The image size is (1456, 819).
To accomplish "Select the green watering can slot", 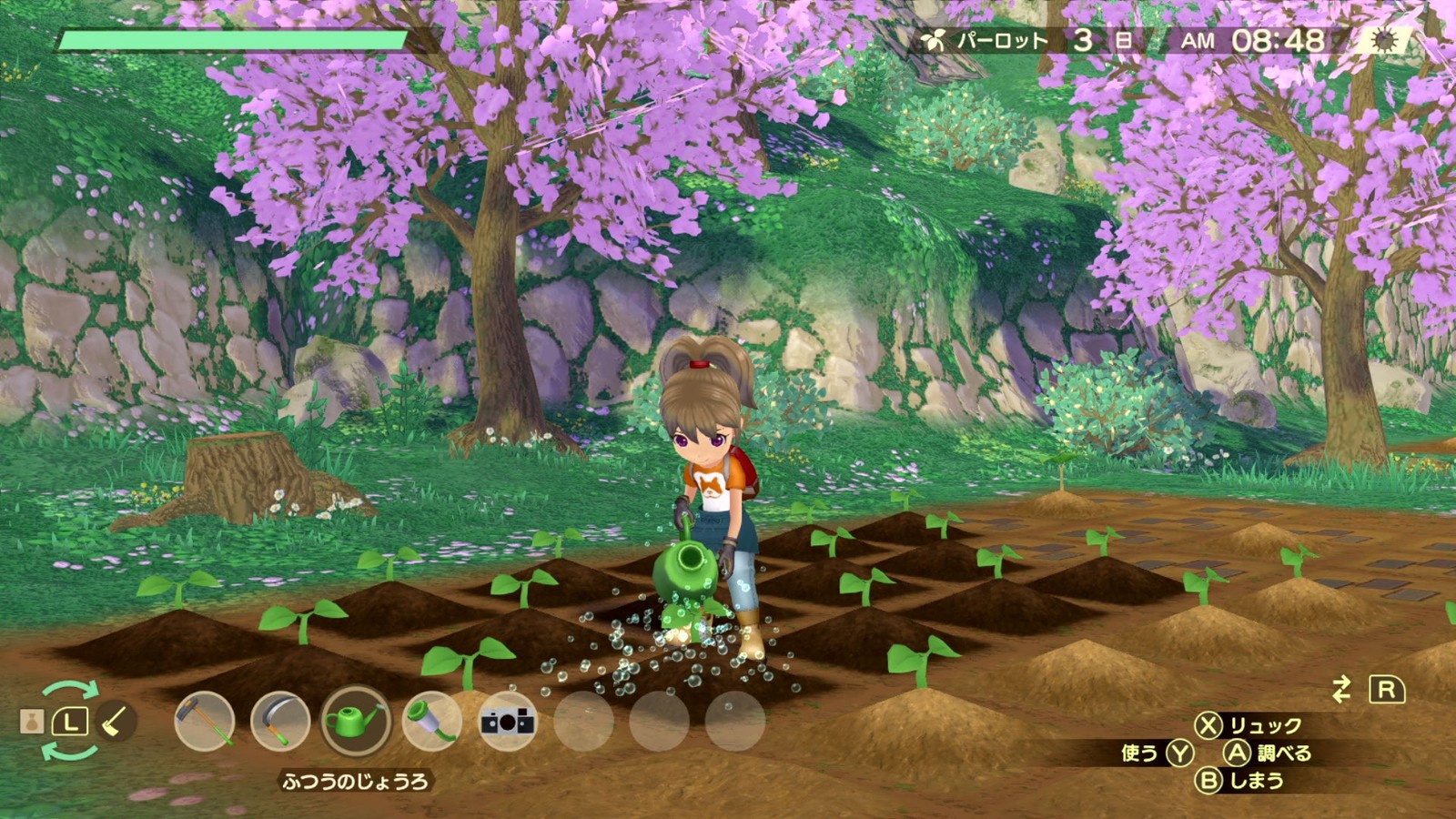I will pos(356,722).
